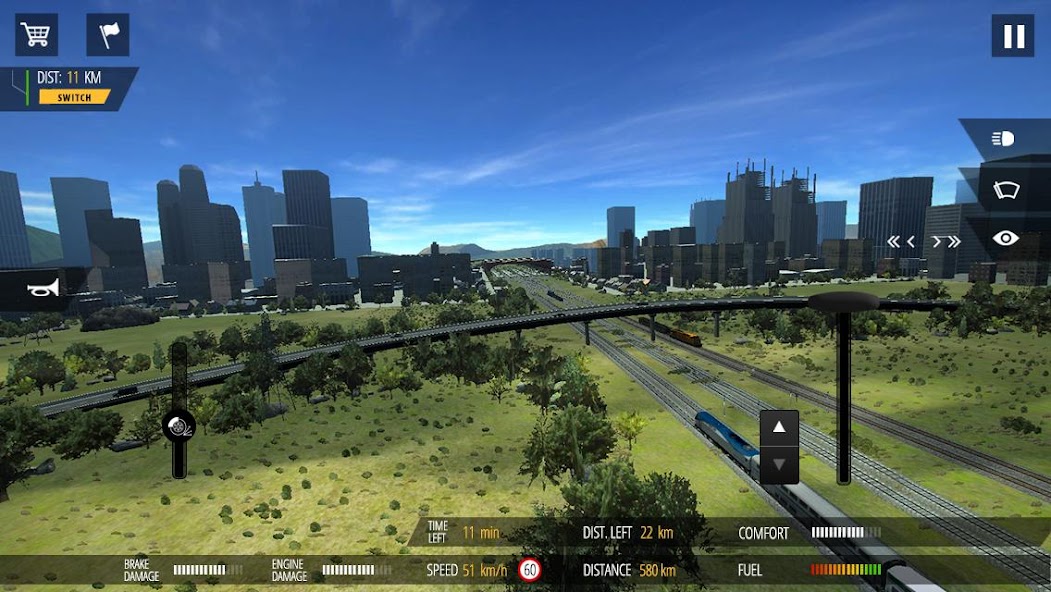
Task: Activate the yellow SWITCH button
Action: point(74,97)
